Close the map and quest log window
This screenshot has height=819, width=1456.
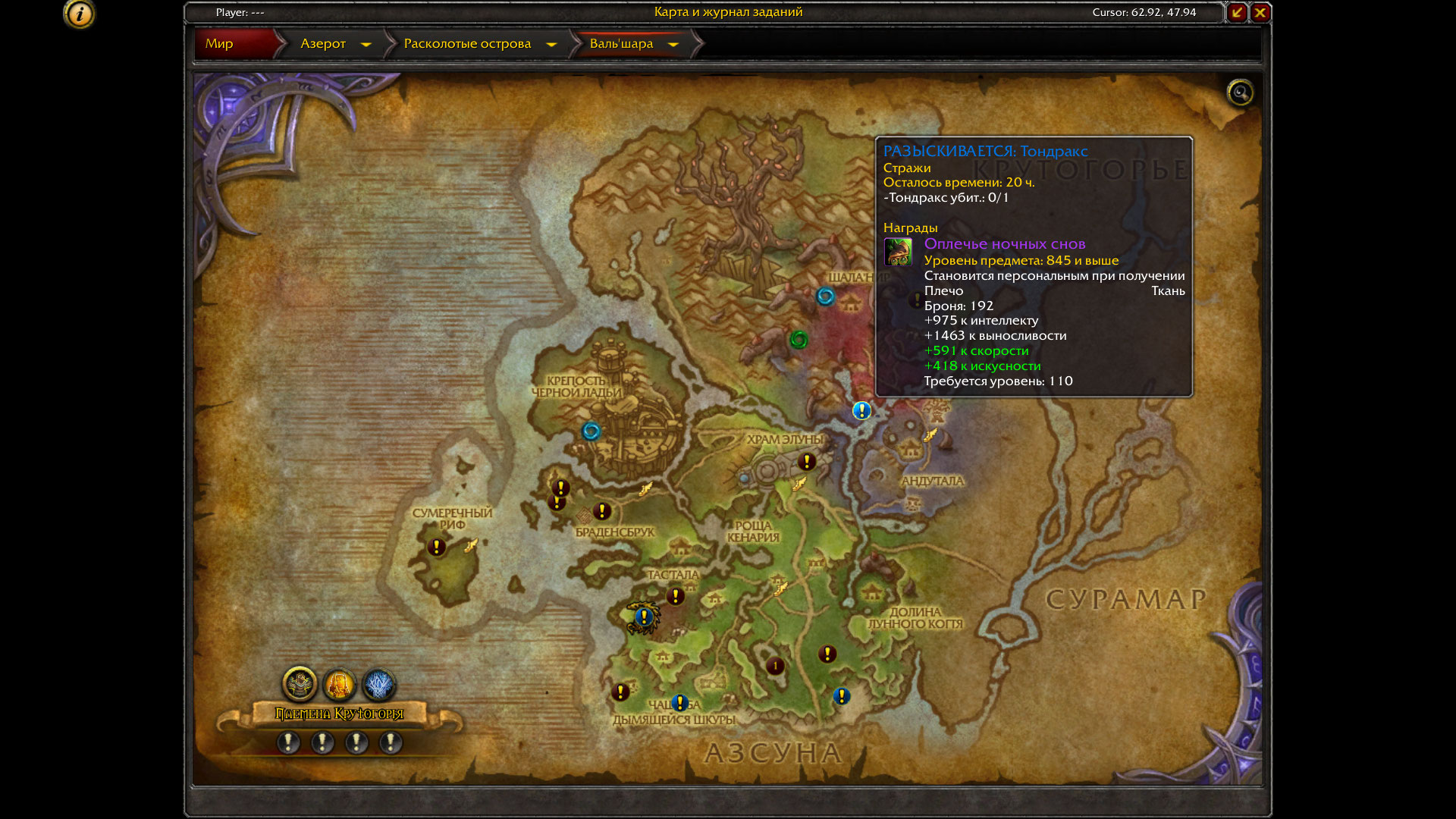coord(1260,12)
